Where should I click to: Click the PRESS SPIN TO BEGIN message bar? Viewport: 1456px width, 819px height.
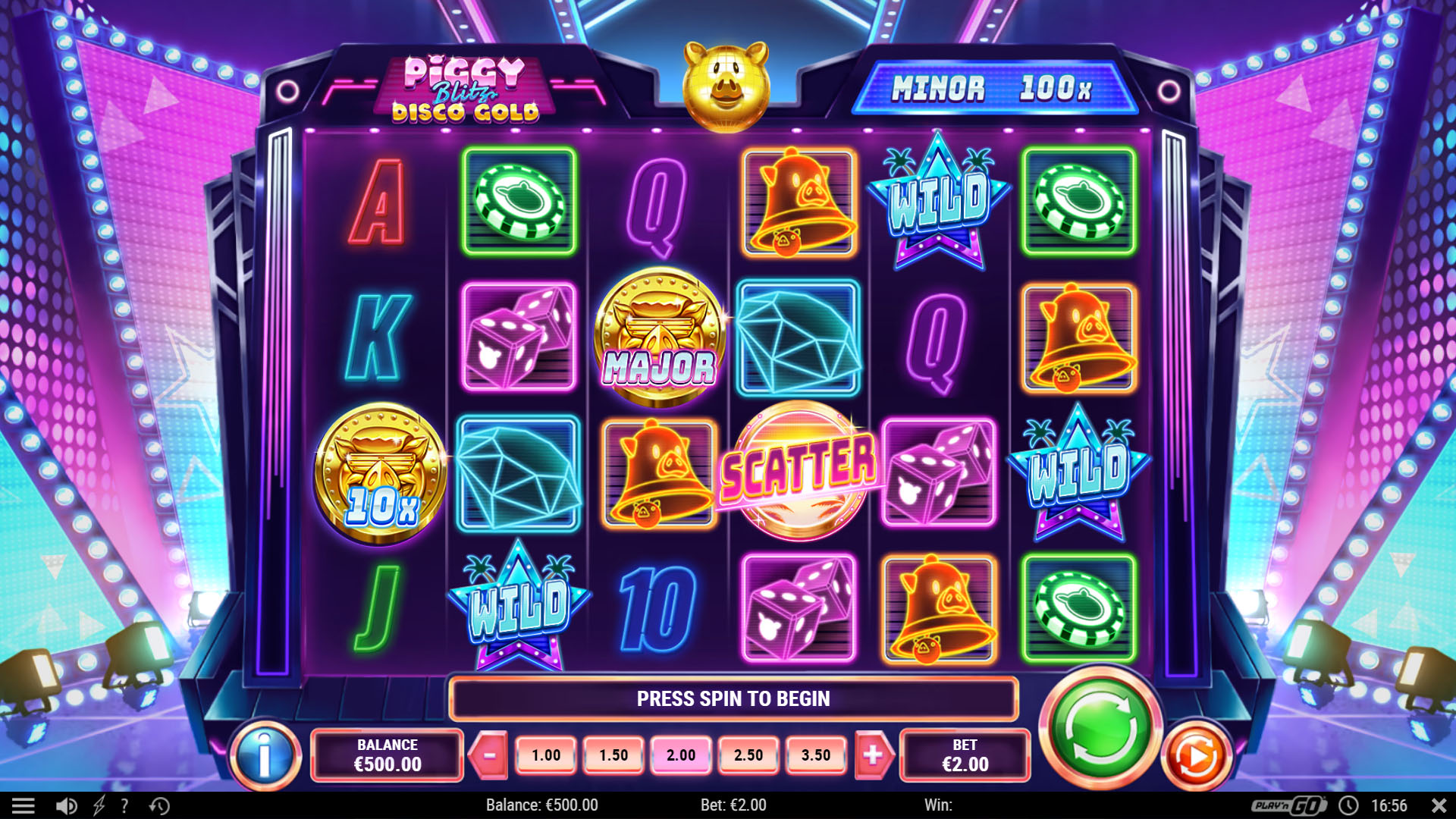tap(733, 699)
